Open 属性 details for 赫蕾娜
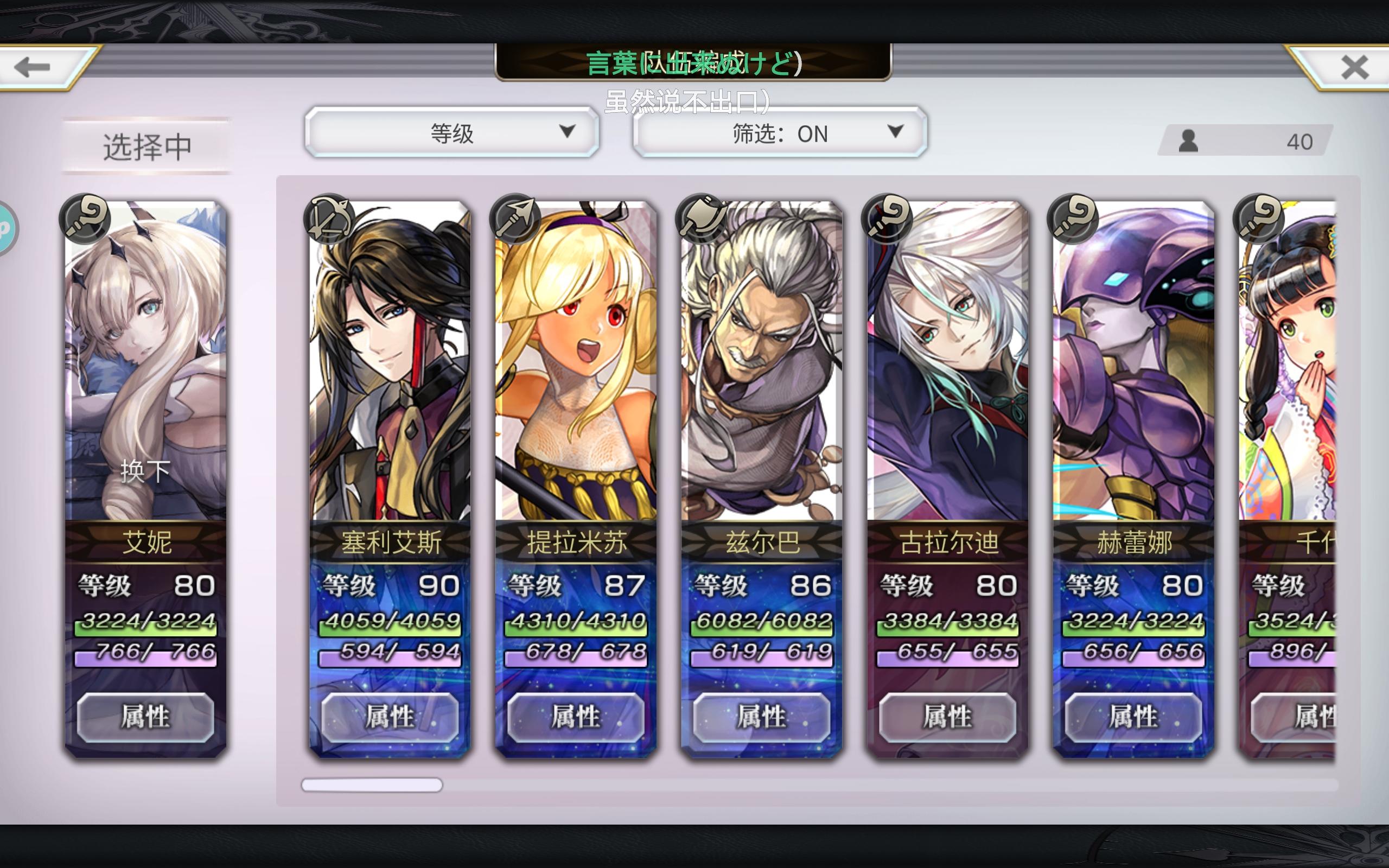The width and height of the screenshot is (1389, 868). pos(1133,717)
